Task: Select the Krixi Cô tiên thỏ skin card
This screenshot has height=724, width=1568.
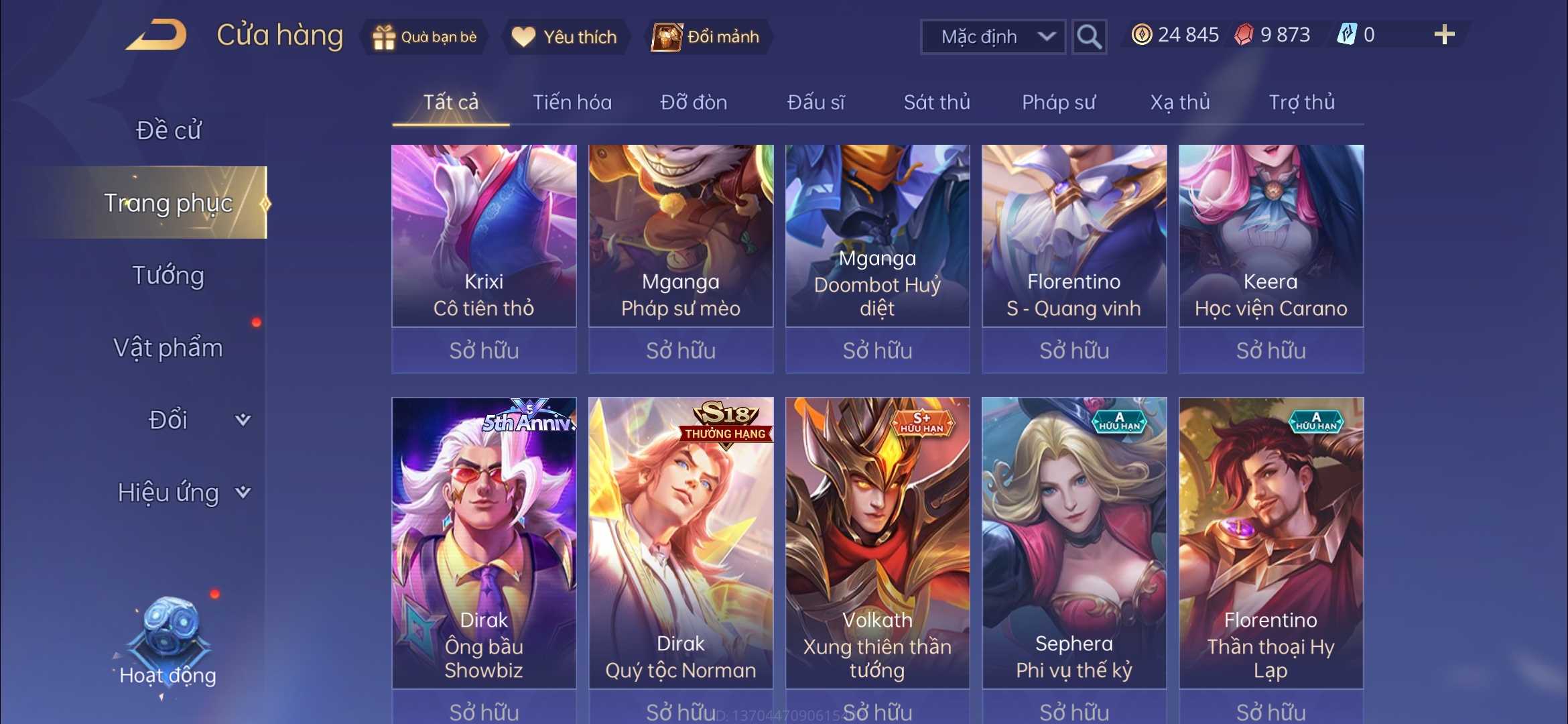Action: click(x=484, y=236)
